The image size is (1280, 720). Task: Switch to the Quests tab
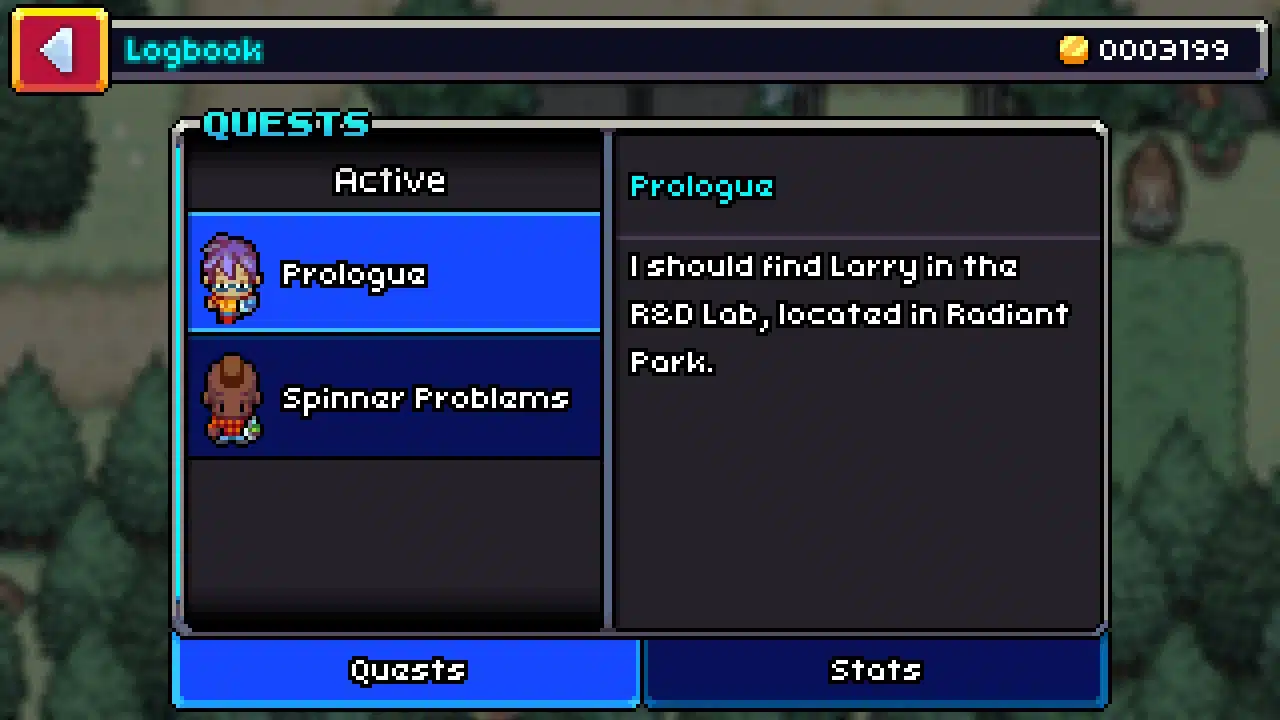407,670
